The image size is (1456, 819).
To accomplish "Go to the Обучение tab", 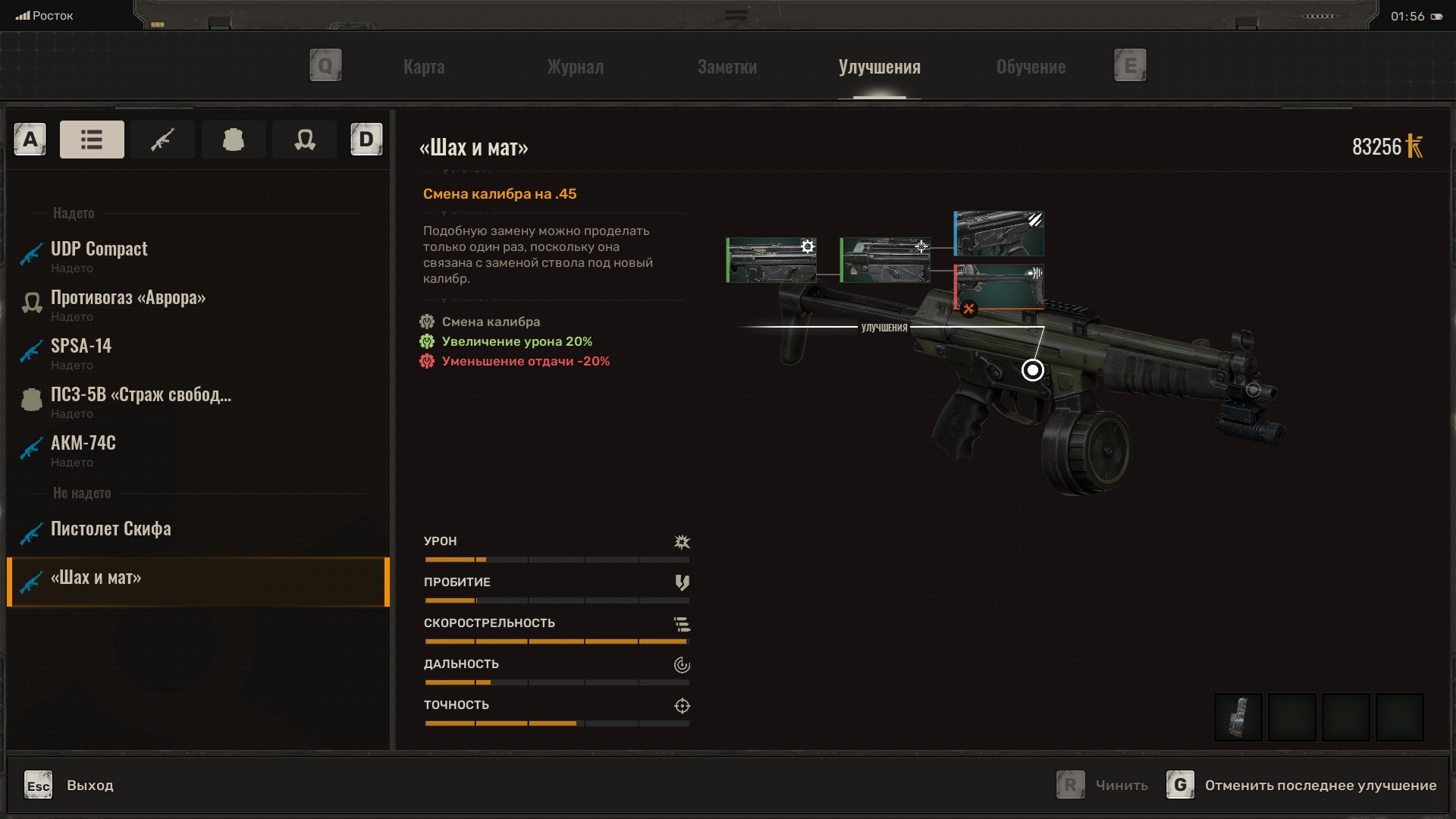I will [x=1031, y=67].
